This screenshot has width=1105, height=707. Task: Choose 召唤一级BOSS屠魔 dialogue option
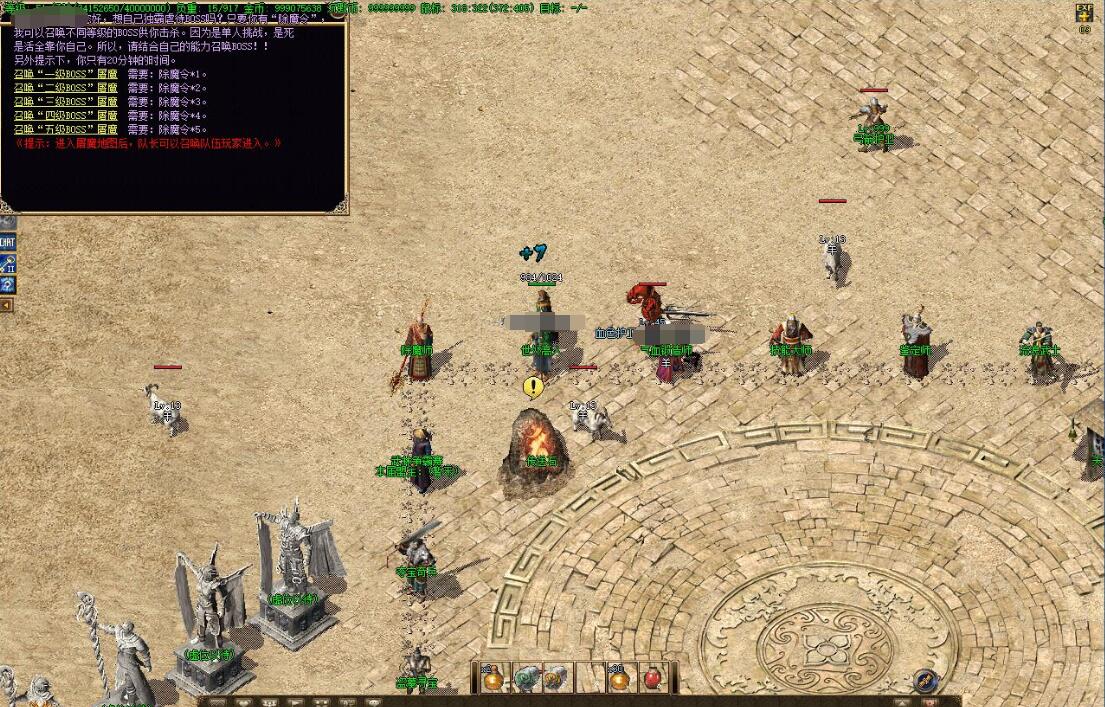pyautogui.click(x=65, y=75)
